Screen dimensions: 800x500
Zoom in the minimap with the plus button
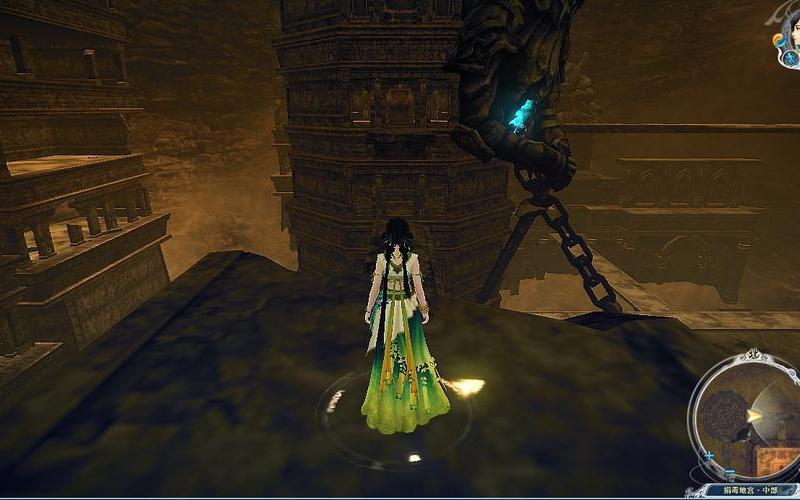click(x=709, y=456)
